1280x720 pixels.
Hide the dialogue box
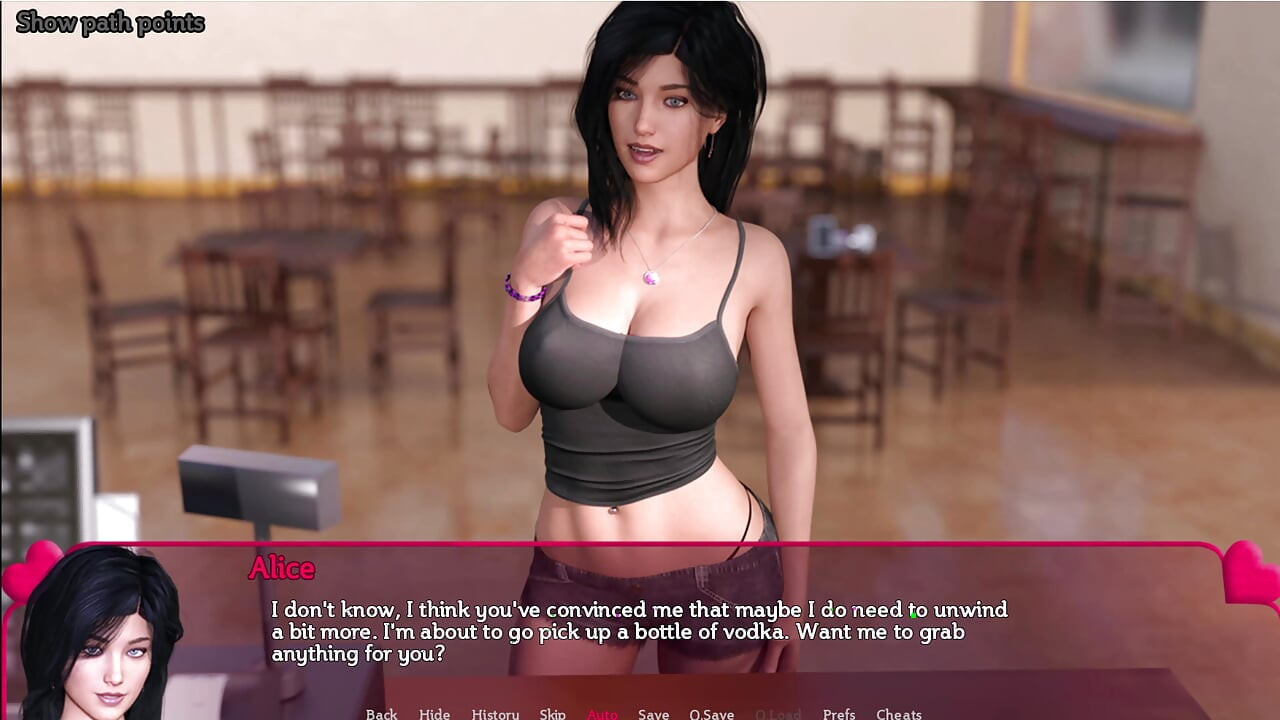[x=434, y=713]
